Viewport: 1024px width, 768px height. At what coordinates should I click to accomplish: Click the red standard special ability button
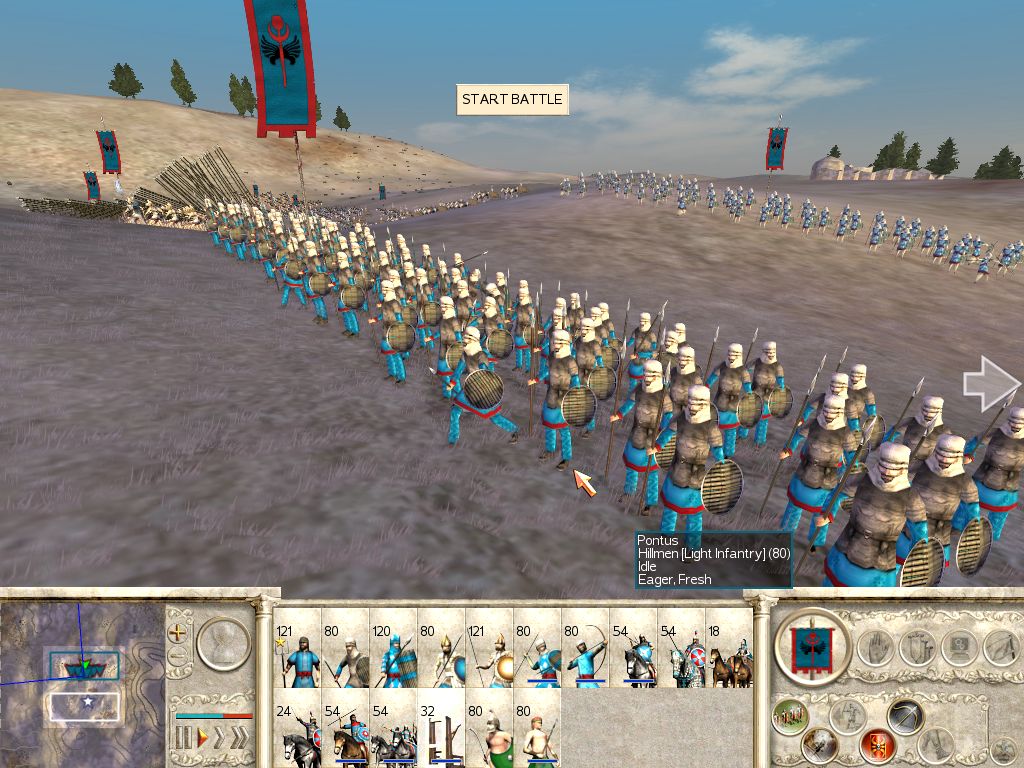[x=877, y=745]
